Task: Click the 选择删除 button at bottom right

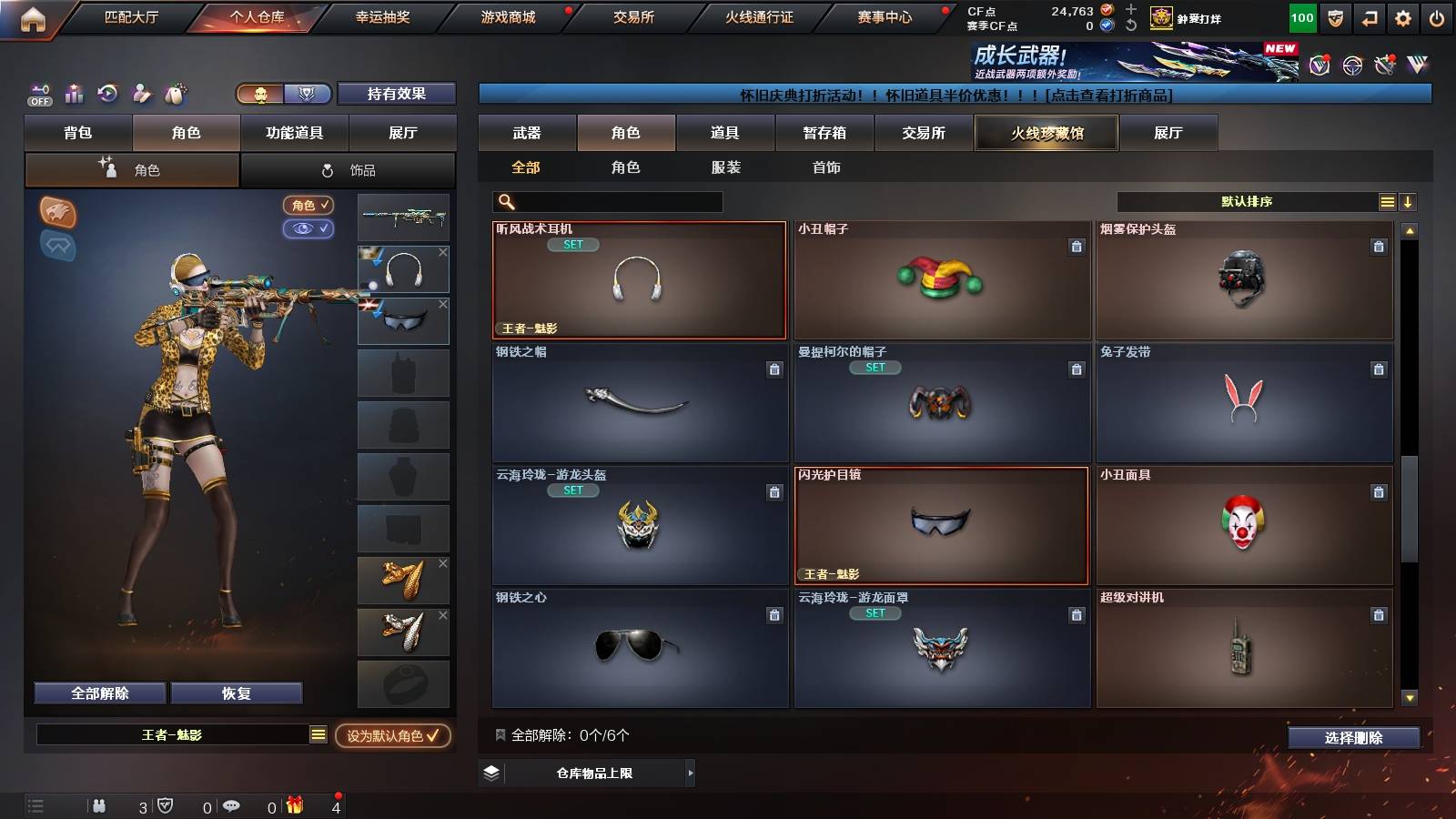Action: (x=1353, y=738)
